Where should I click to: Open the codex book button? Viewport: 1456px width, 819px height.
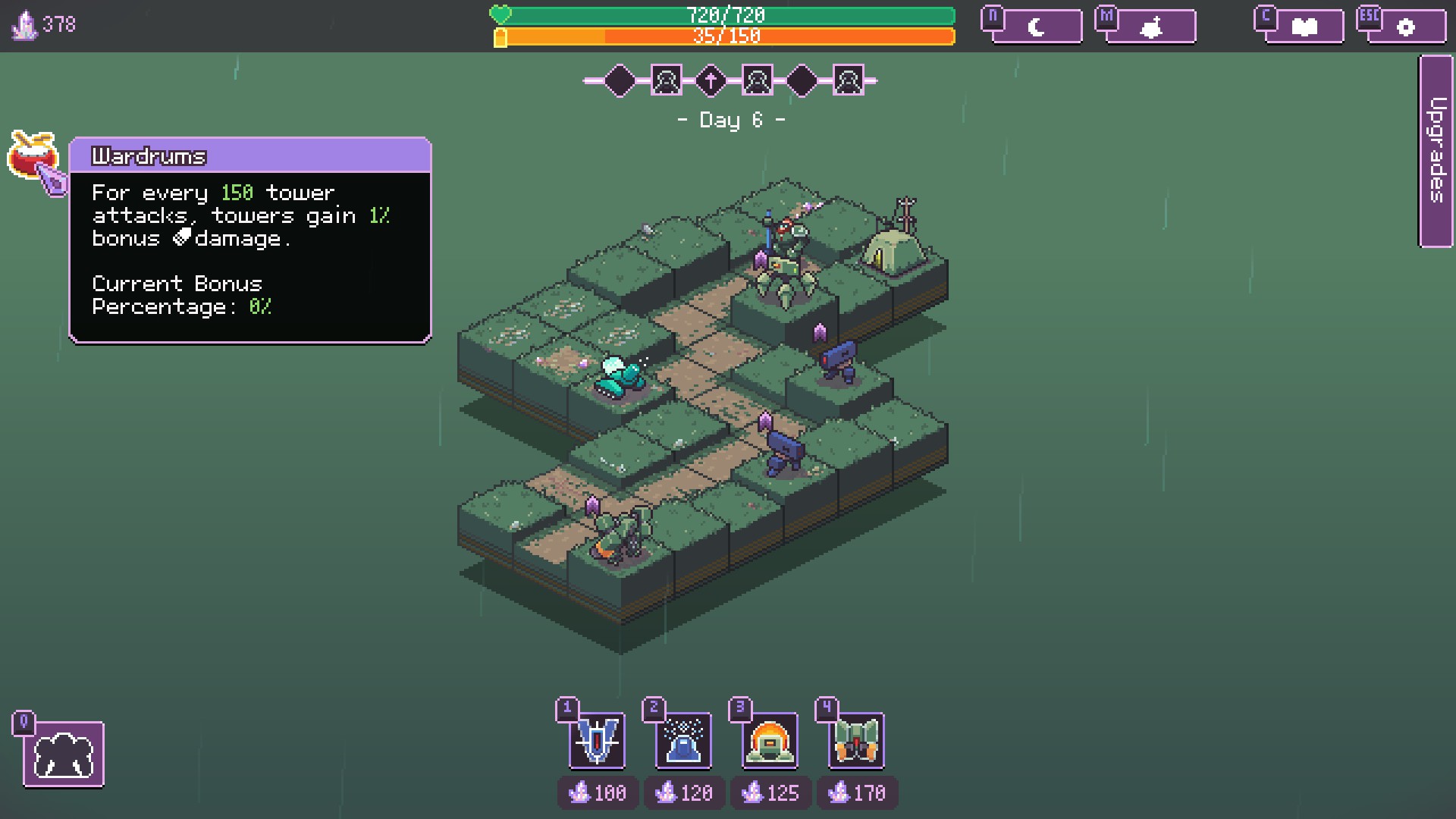[x=1304, y=27]
